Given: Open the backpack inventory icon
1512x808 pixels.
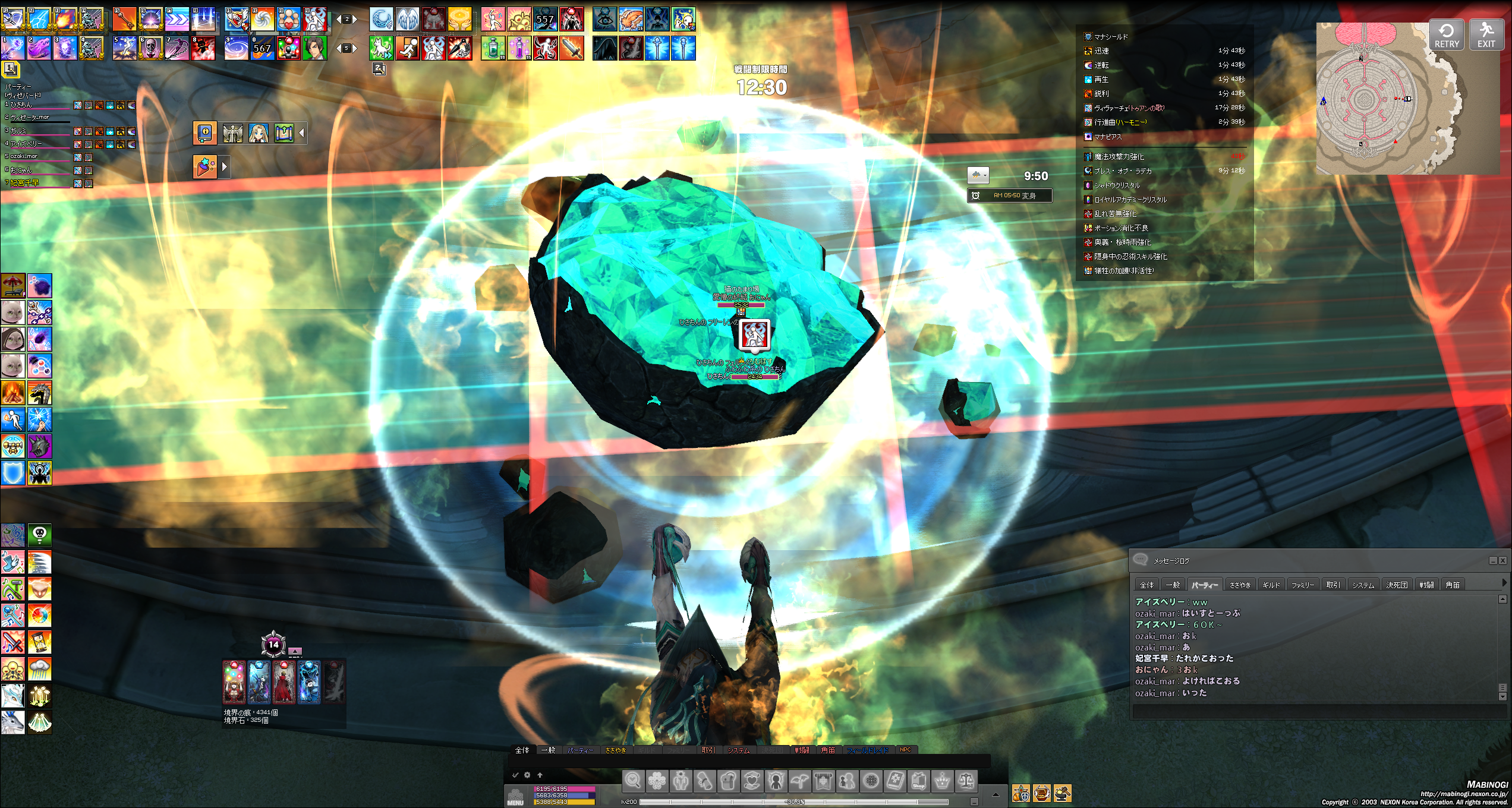Looking at the screenshot, I should point(728,781).
